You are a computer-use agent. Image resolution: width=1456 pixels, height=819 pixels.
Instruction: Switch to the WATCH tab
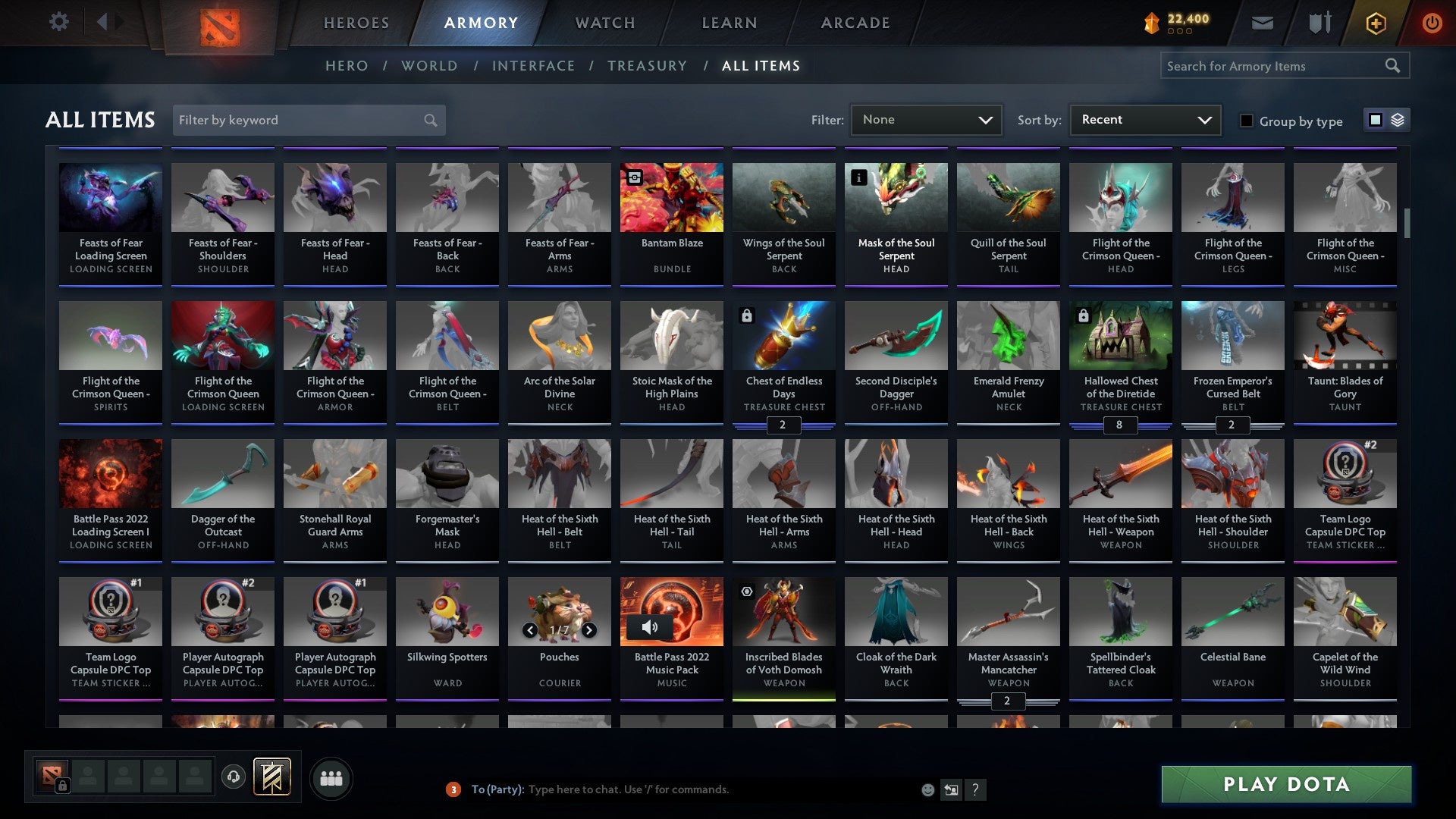(604, 23)
